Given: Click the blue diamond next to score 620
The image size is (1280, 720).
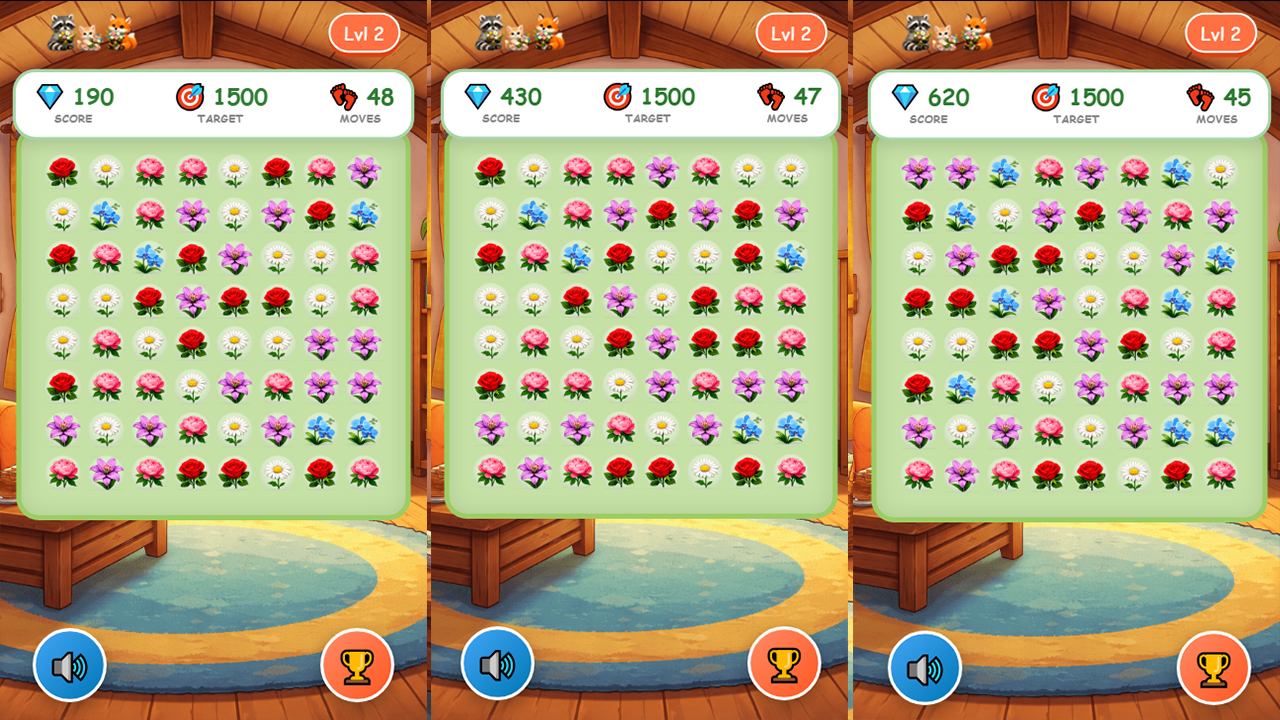Looking at the screenshot, I should 906,96.
